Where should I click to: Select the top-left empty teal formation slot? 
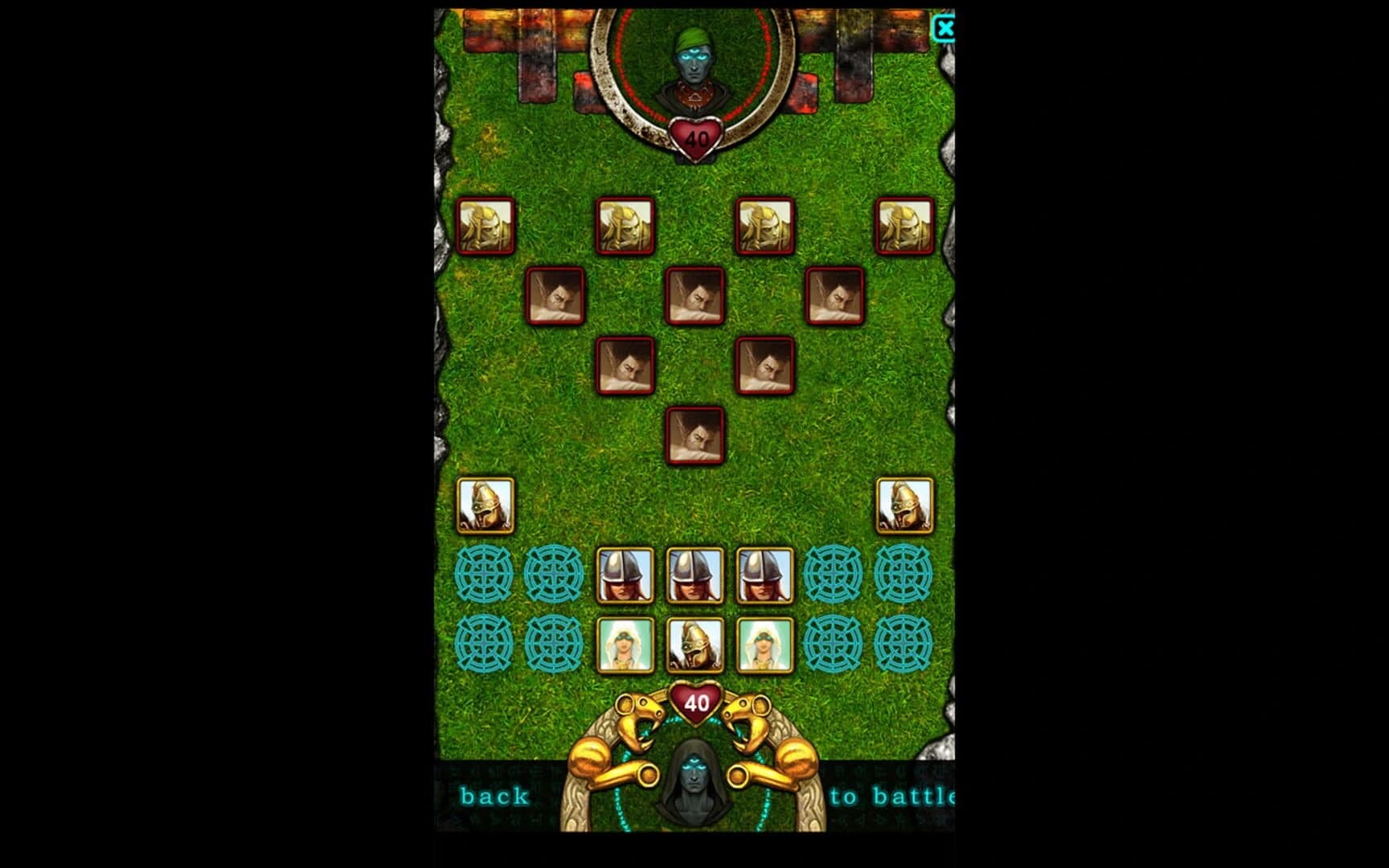[485, 573]
